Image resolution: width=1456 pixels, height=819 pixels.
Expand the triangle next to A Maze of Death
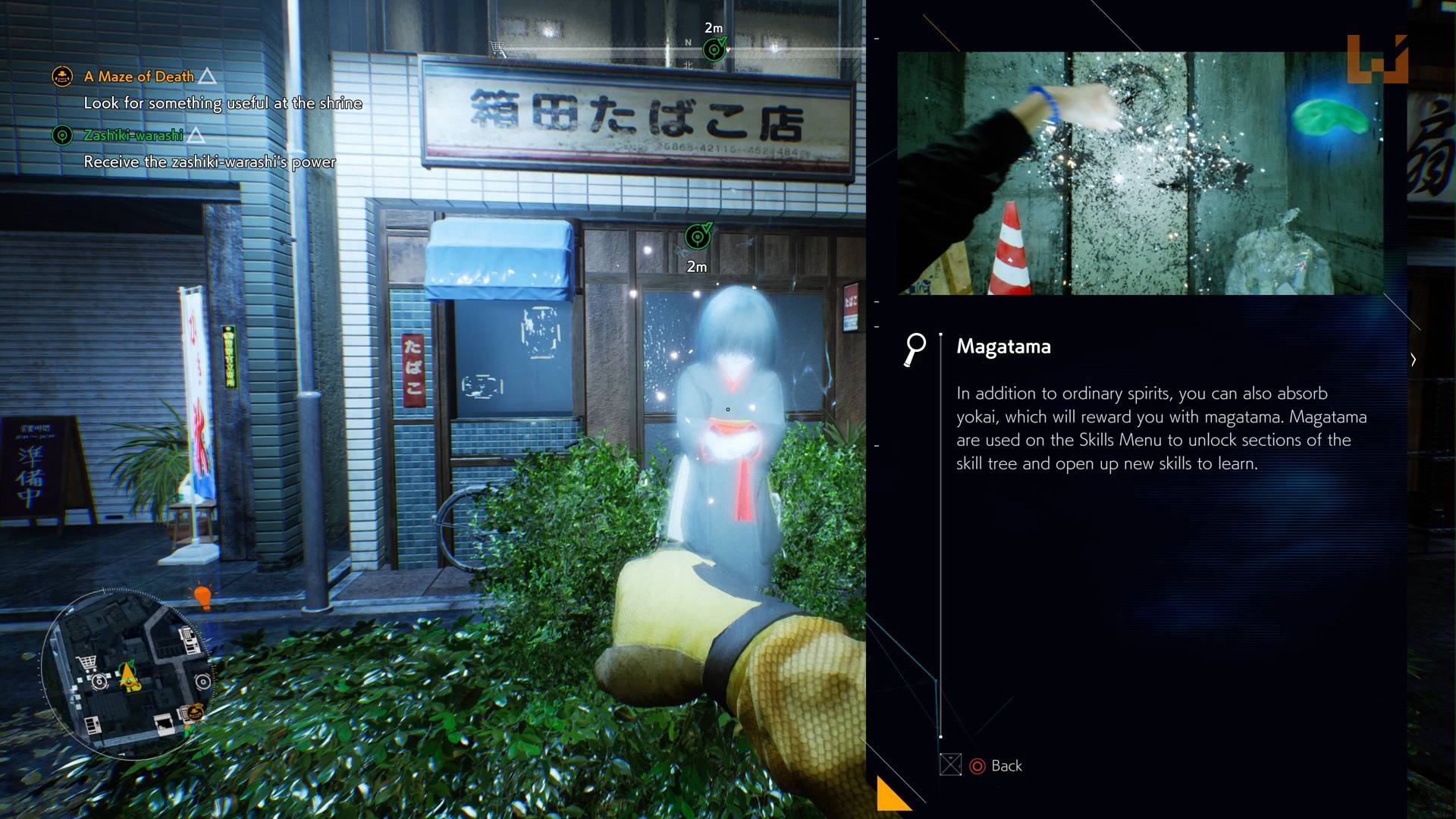pyautogui.click(x=209, y=76)
